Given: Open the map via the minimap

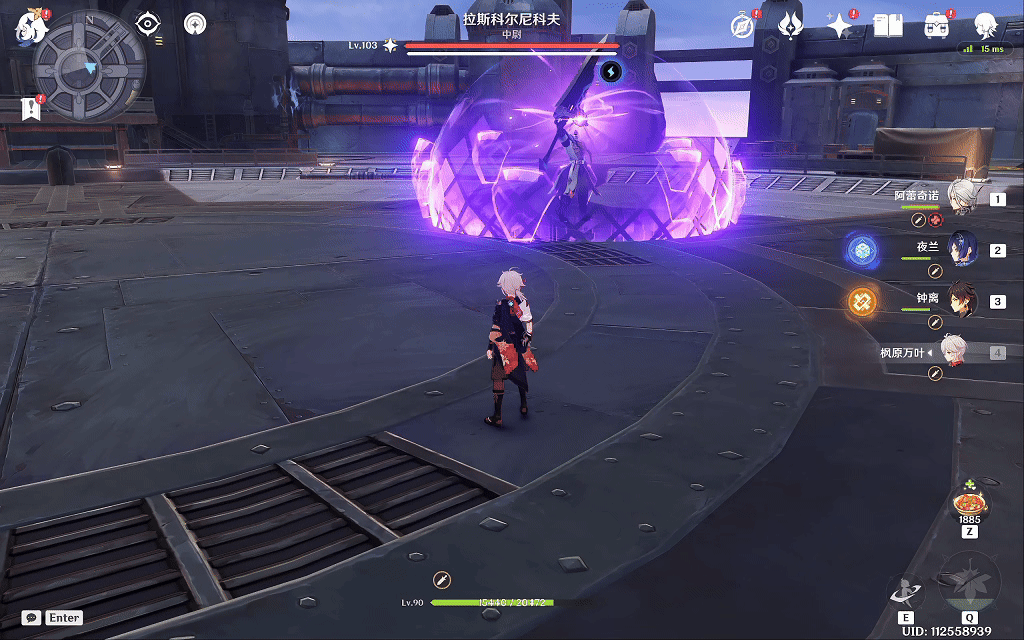Looking at the screenshot, I should click(x=89, y=66).
